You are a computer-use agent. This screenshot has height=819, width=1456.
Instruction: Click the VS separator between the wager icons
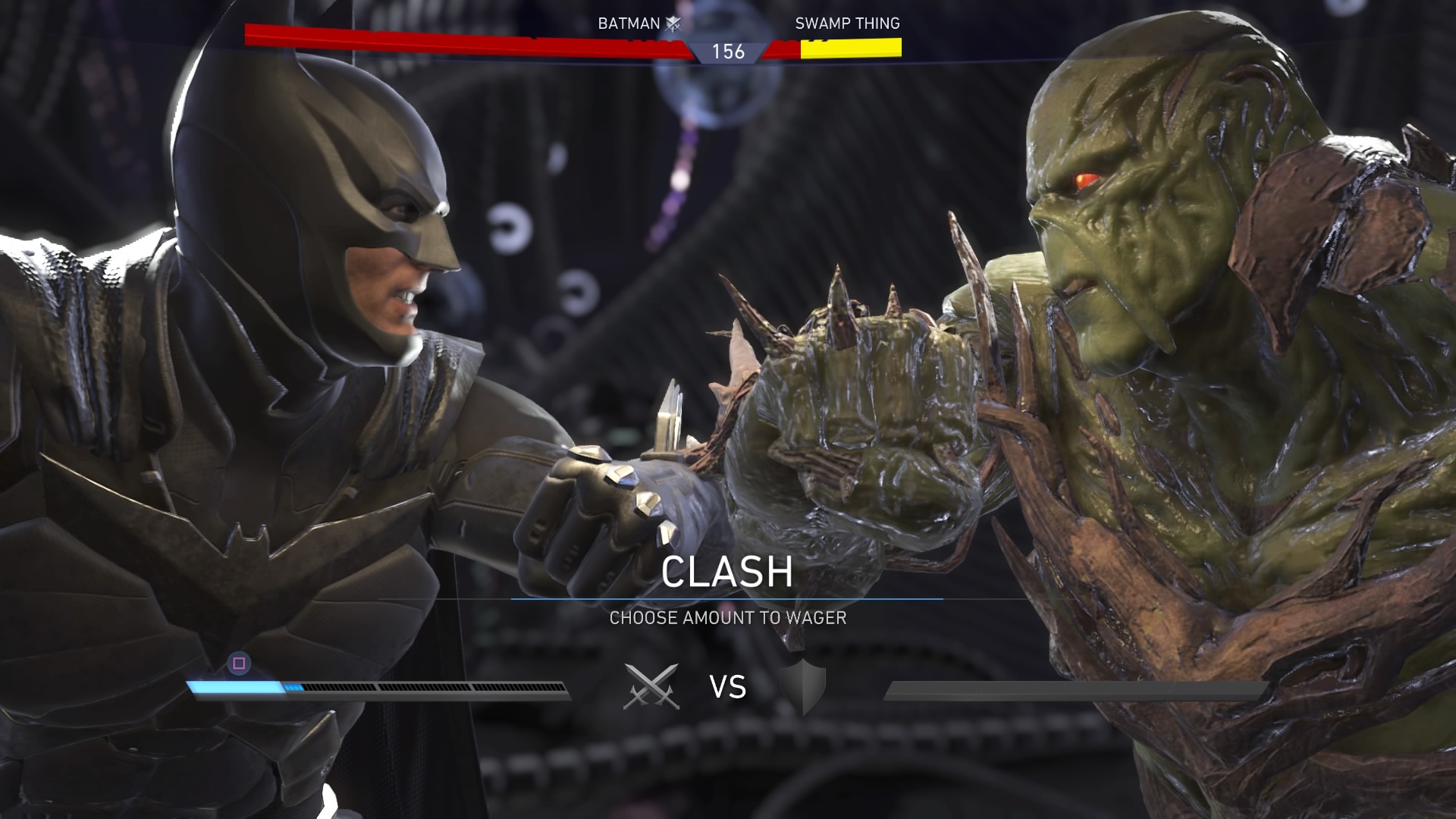[x=726, y=687]
